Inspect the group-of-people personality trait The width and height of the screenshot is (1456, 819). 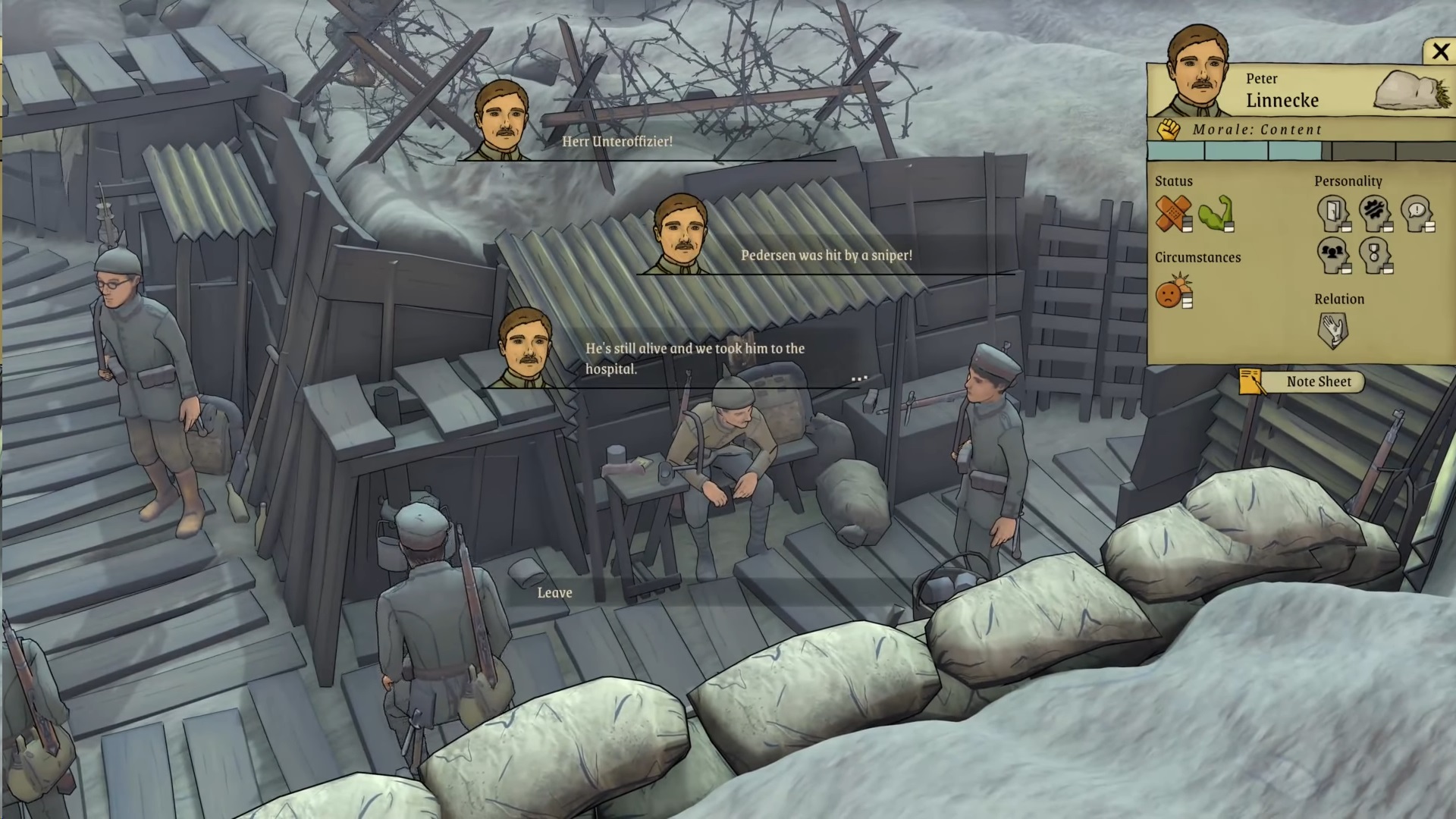coord(1332,256)
